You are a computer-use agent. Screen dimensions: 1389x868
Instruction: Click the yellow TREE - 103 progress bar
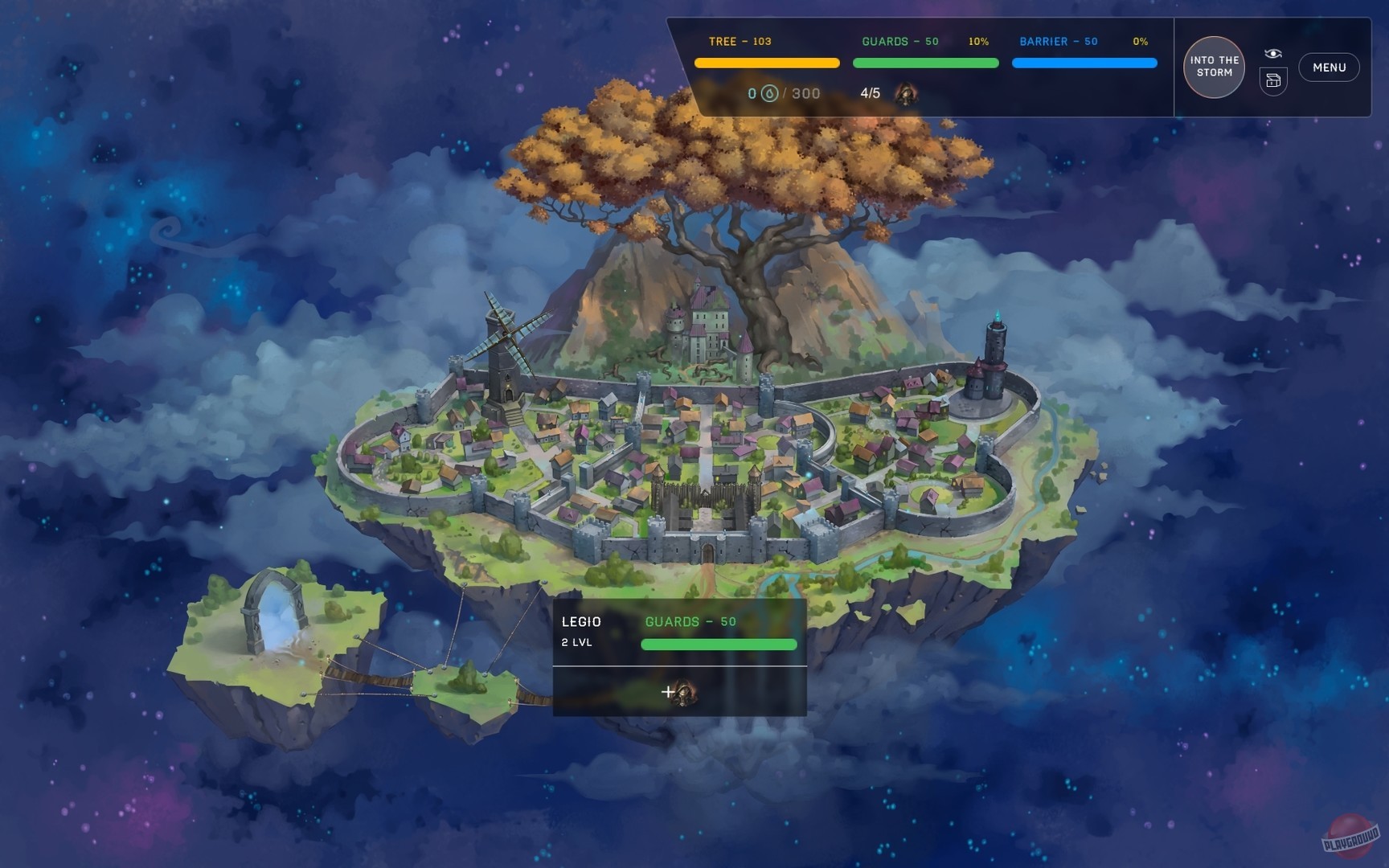[x=766, y=60]
